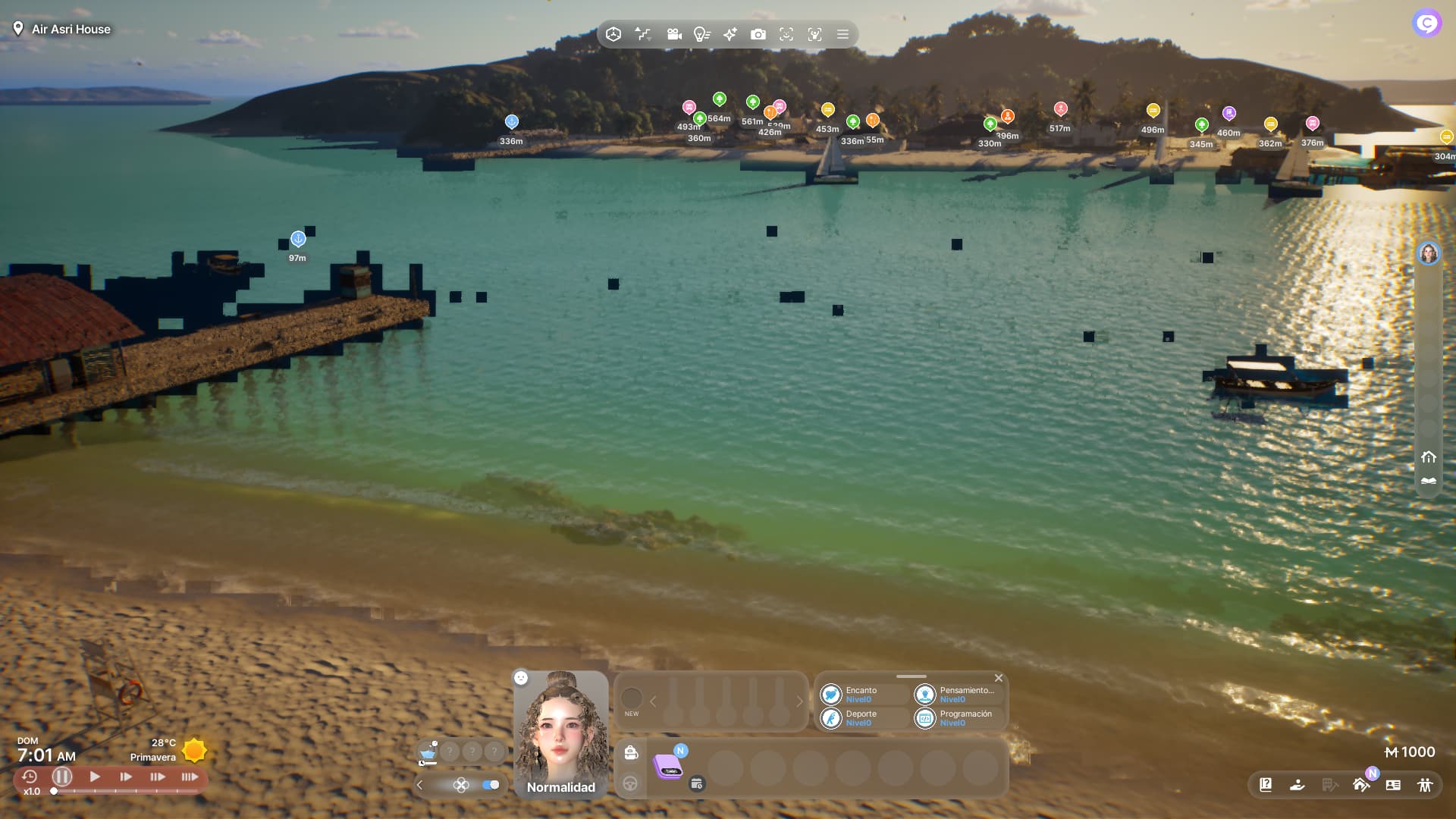This screenshot has width=1456, height=819.
Task: Open the hamburger menu in the top toolbar
Action: tap(843, 34)
